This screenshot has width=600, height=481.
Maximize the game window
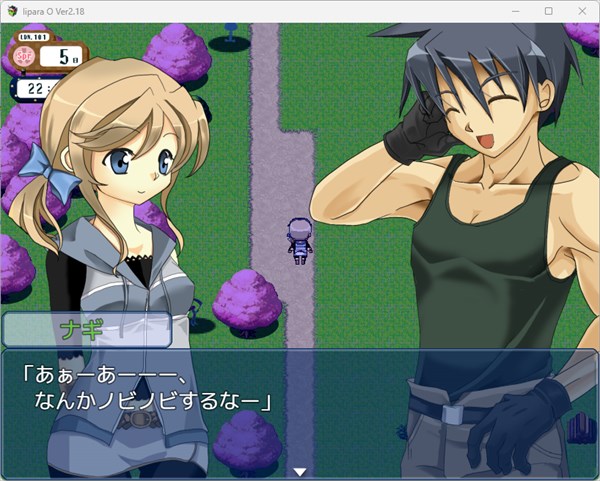point(548,10)
